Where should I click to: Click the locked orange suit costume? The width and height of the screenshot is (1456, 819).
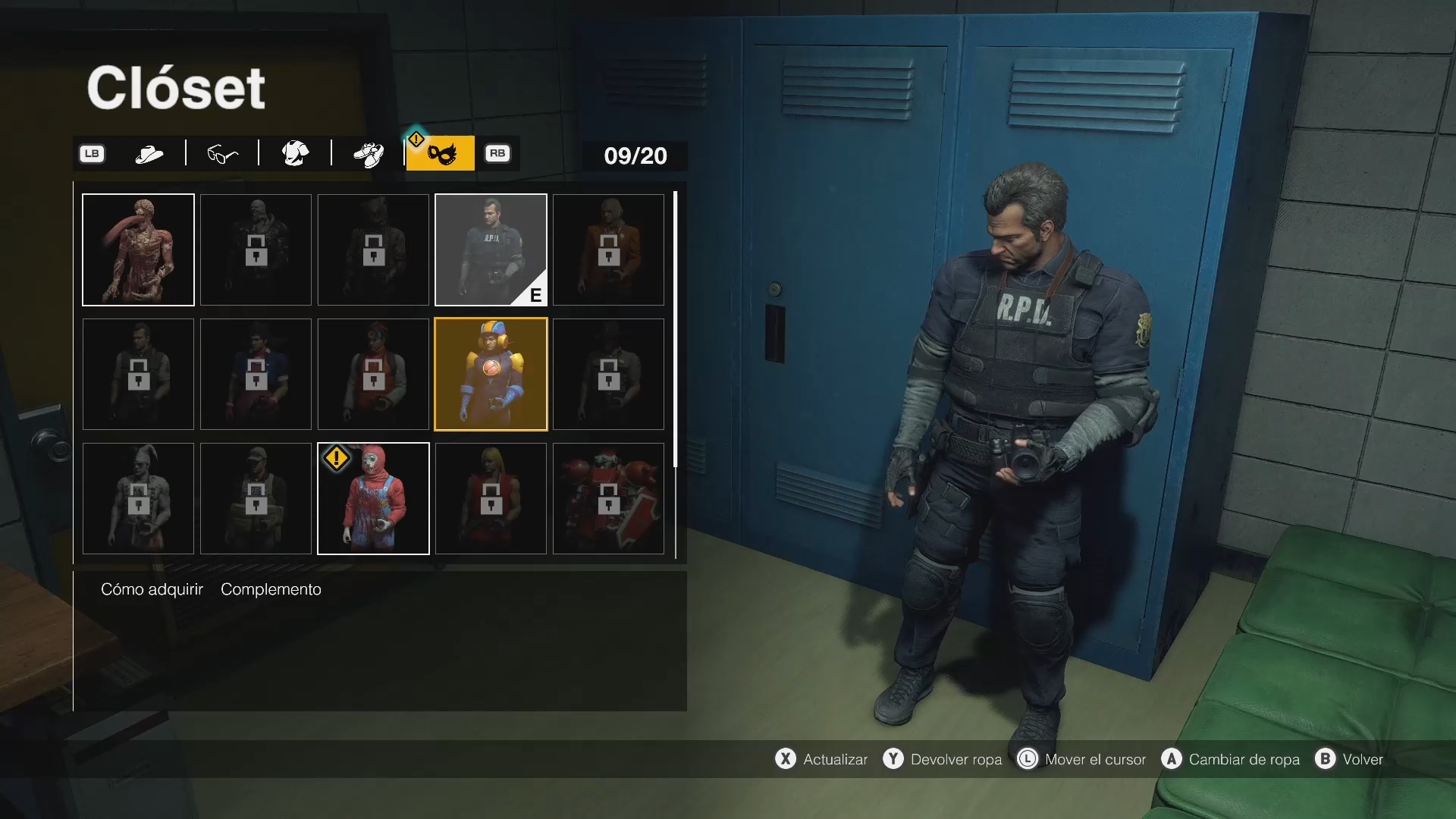pos(608,249)
